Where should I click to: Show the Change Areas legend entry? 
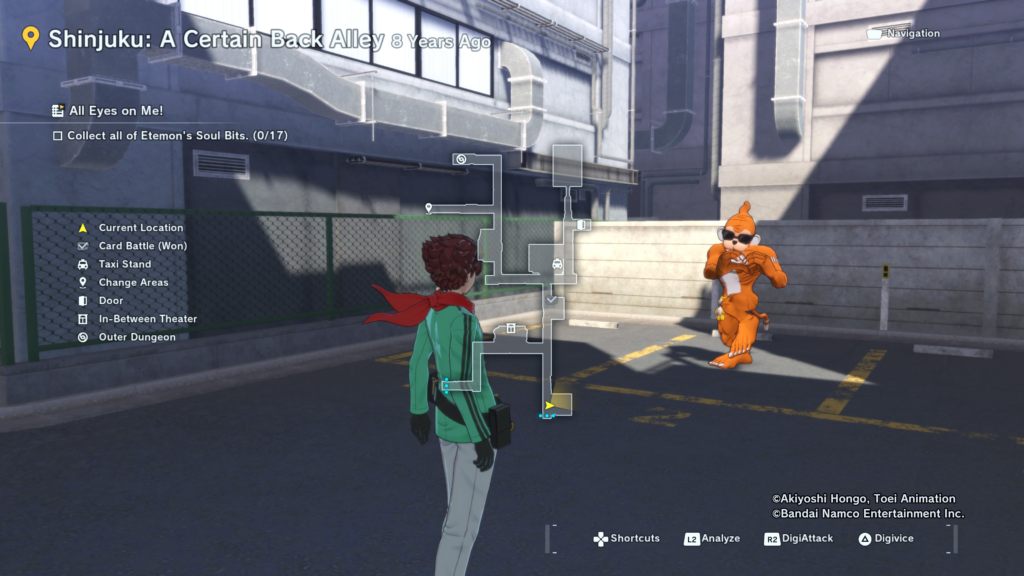click(x=133, y=282)
